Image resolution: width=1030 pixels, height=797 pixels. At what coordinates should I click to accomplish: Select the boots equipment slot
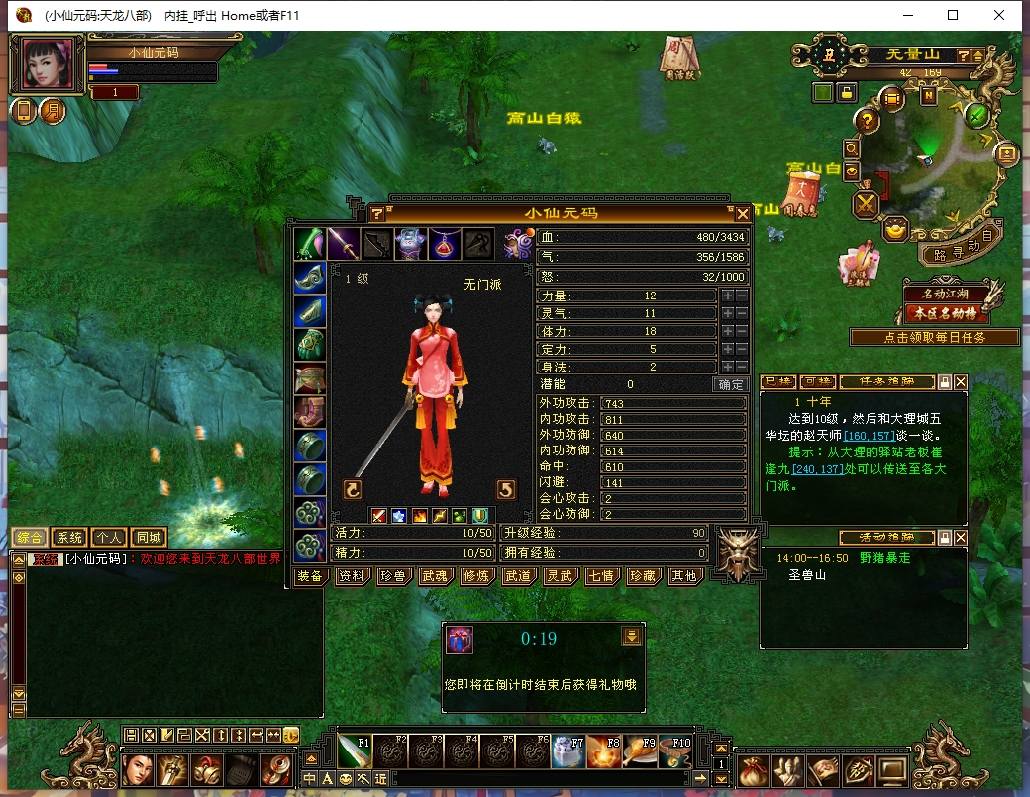(309, 411)
